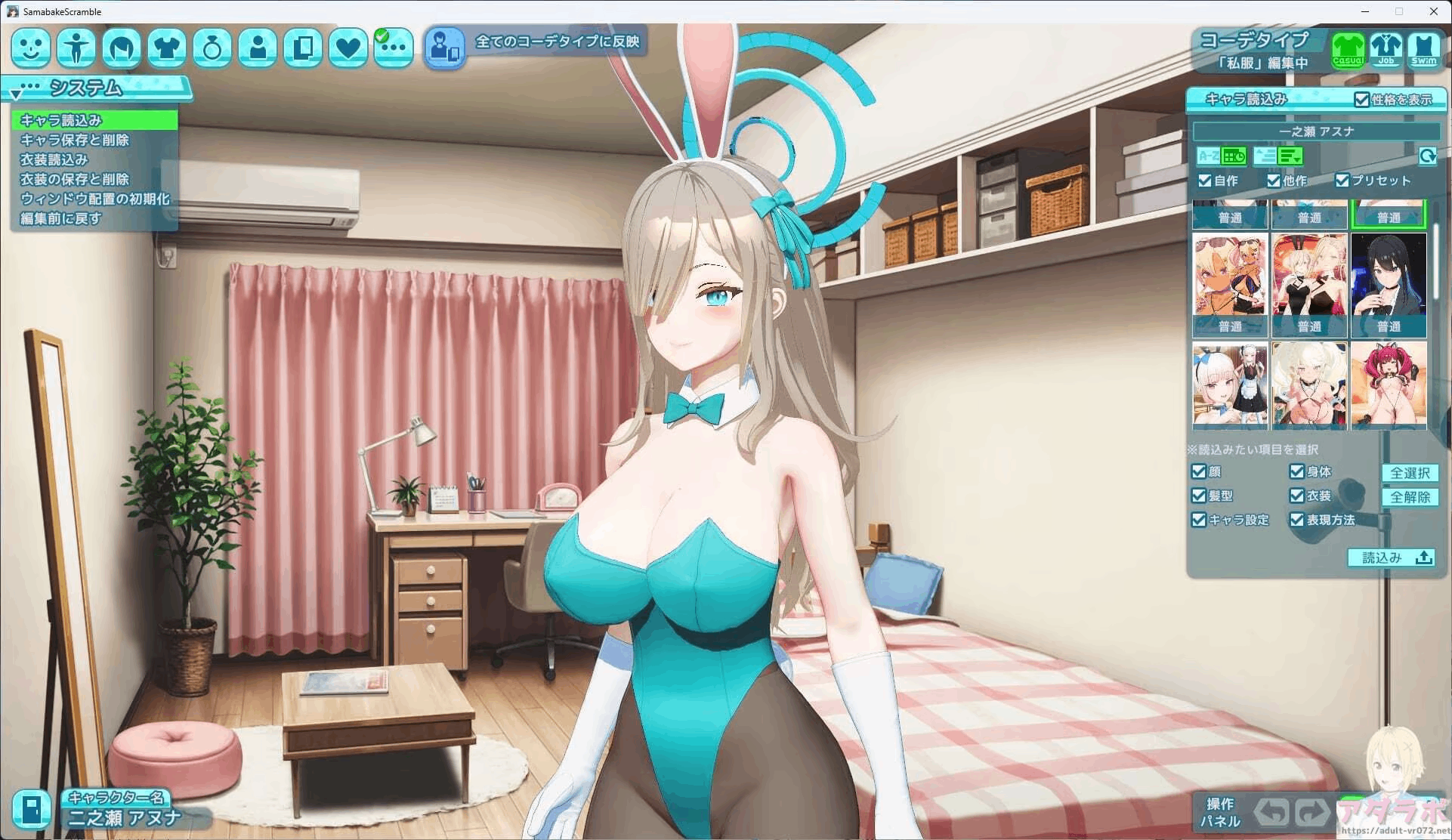The width and height of the screenshot is (1452, 840).
Task: Open the ring accessories category
Action: pos(212,48)
